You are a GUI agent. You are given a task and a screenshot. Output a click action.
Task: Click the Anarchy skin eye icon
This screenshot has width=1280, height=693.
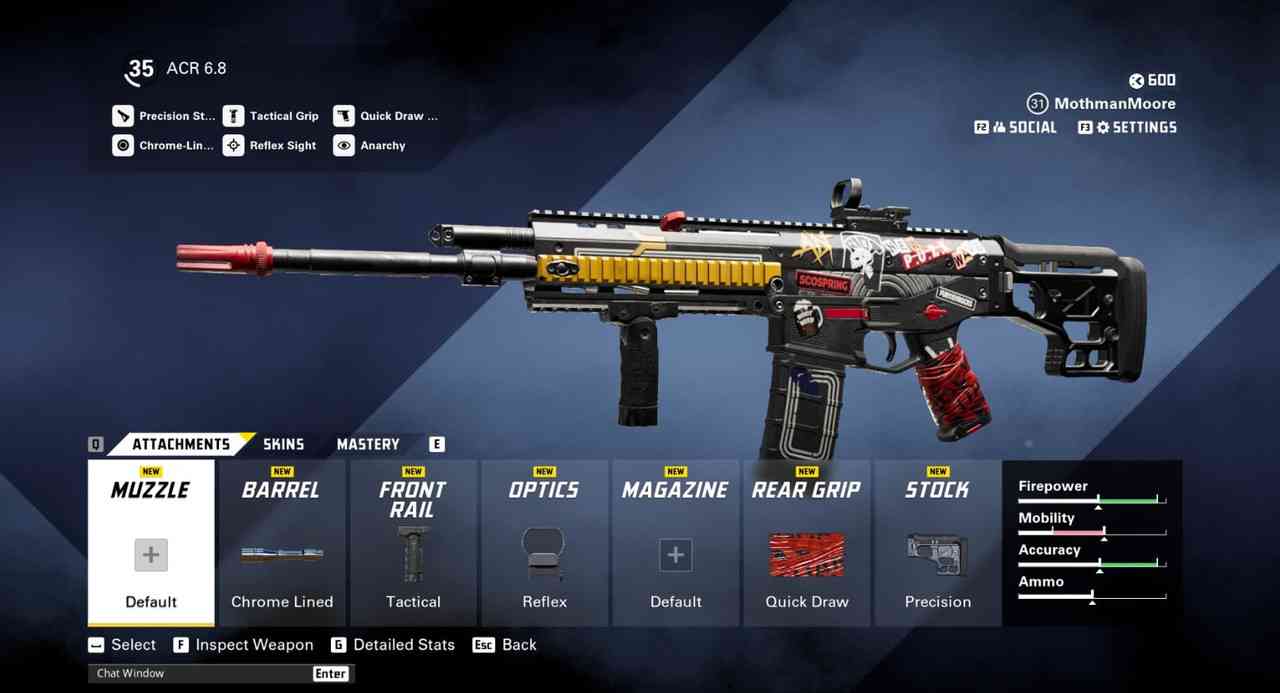click(x=344, y=146)
